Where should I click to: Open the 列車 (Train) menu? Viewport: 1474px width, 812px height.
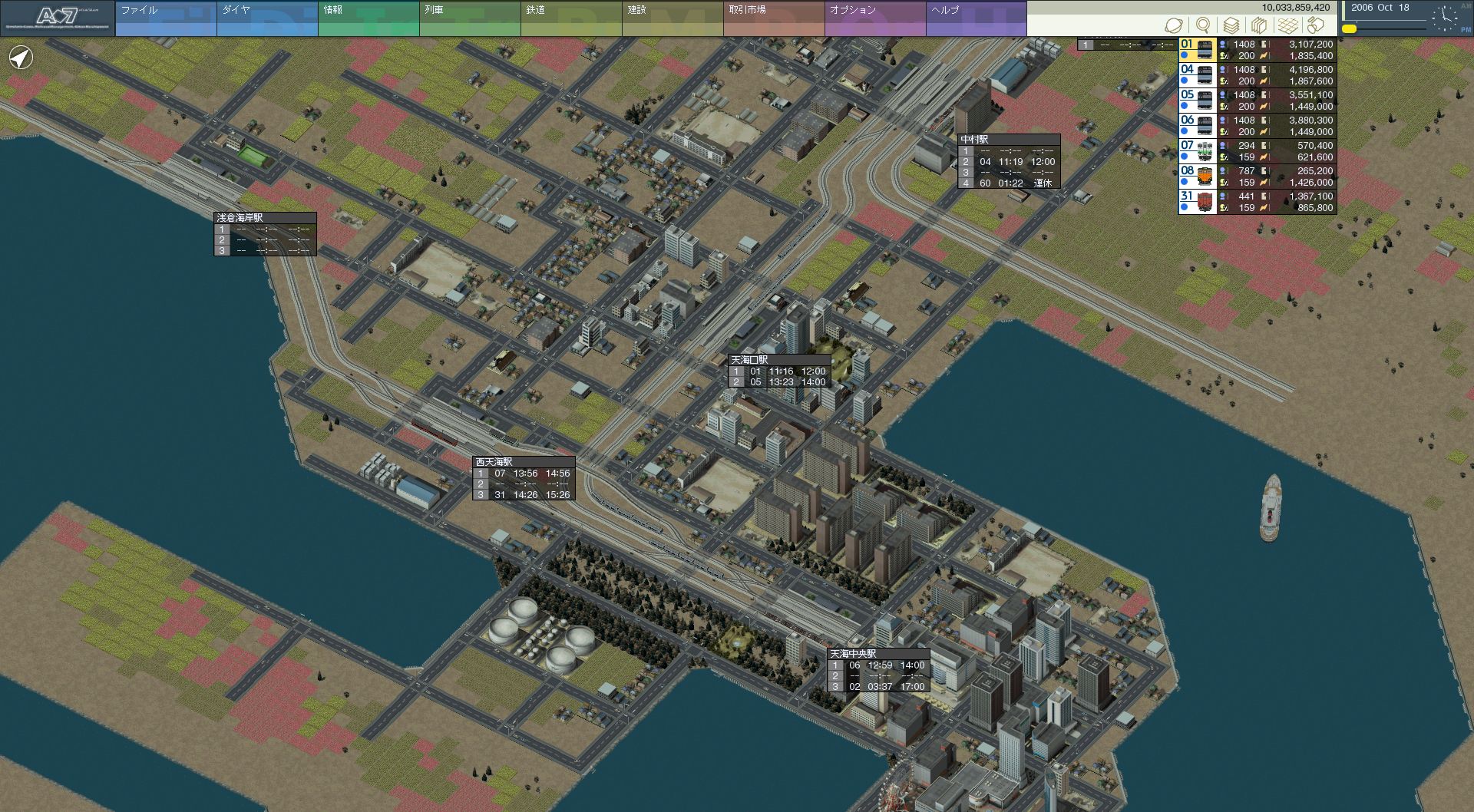pyautogui.click(x=470, y=18)
